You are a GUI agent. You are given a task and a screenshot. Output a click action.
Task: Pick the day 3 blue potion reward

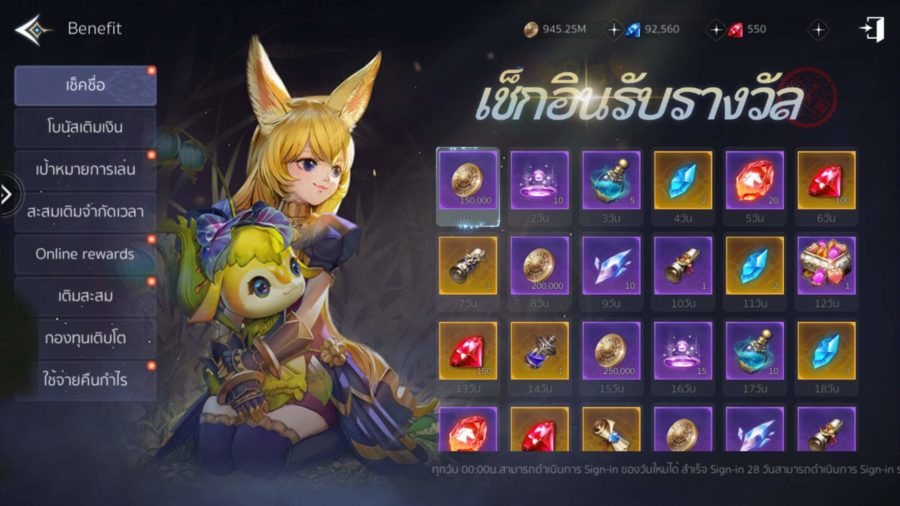coord(611,180)
